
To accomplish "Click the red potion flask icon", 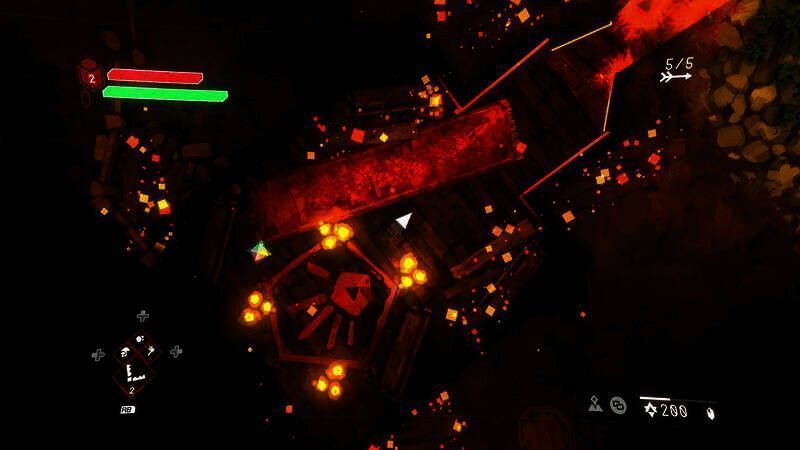I will 90,76.
